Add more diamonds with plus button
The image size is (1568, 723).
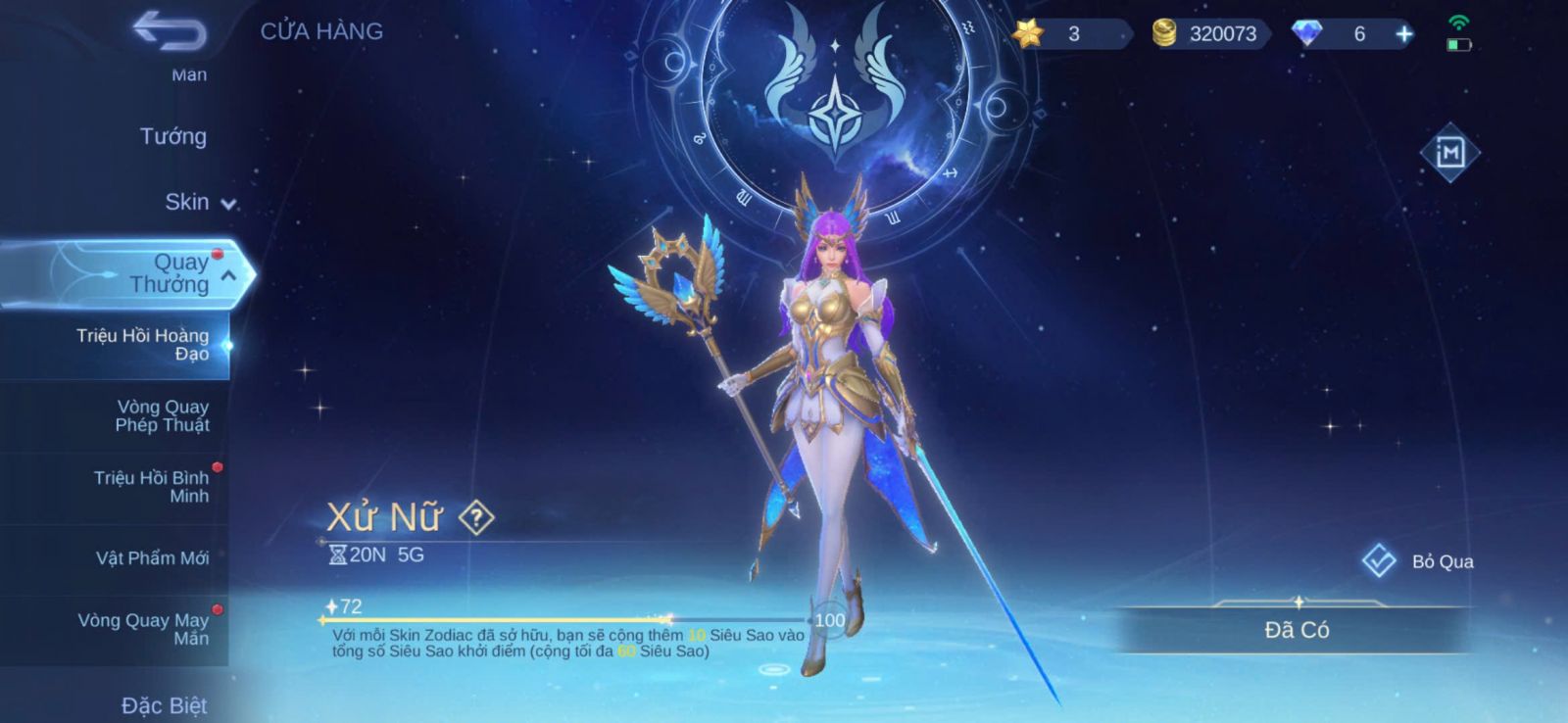tap(1404, 34)
